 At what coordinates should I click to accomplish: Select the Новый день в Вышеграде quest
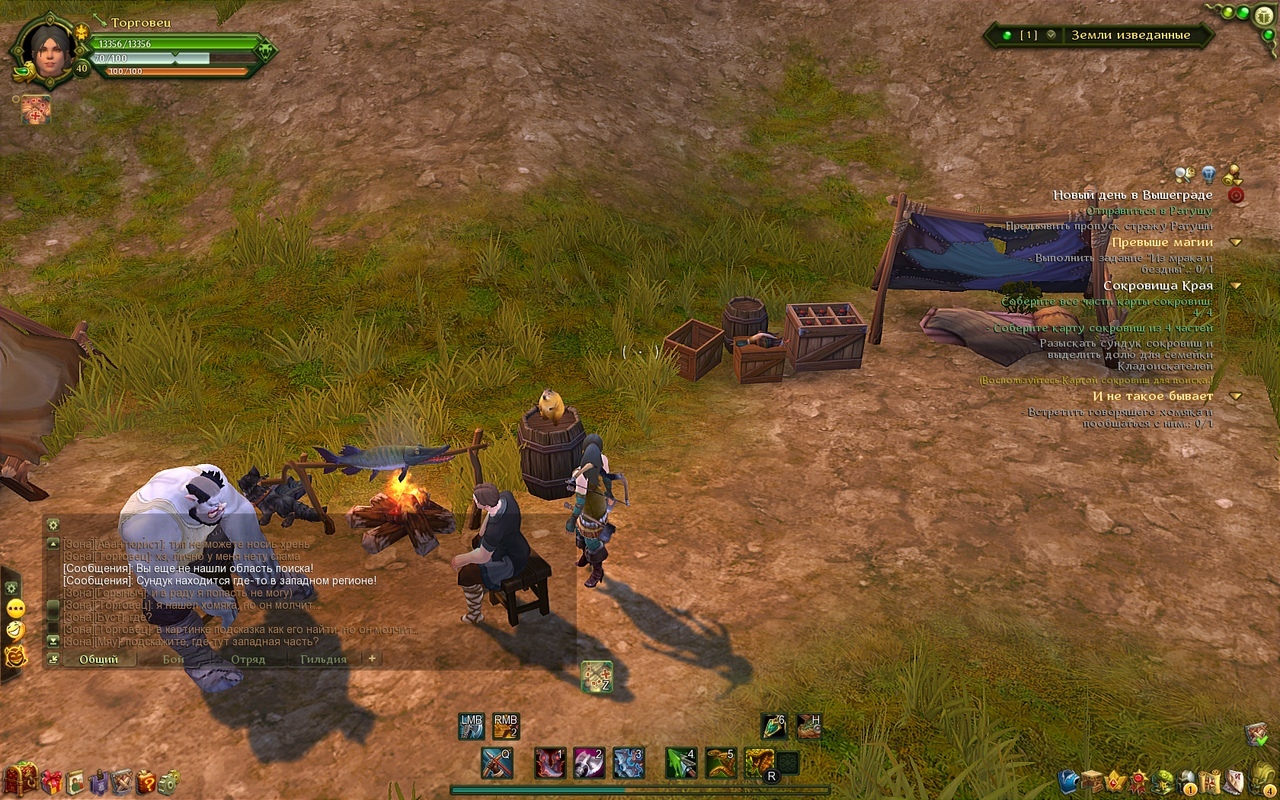(x=1132, y=195)
